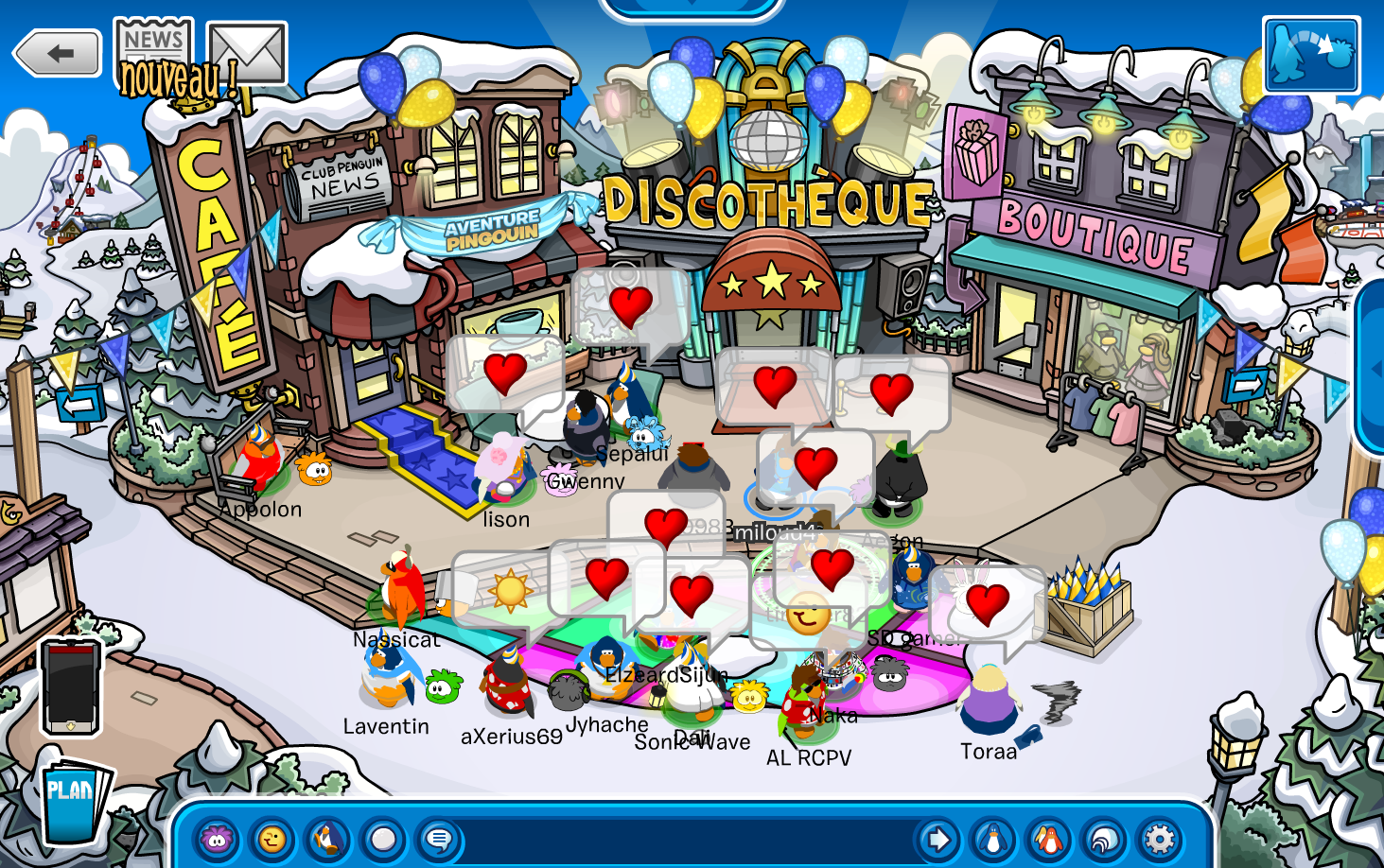Image resolution: width=1384 pixels, height=868 pixels.
Task: Open the penguin actions menu
Action: point(327,839)
